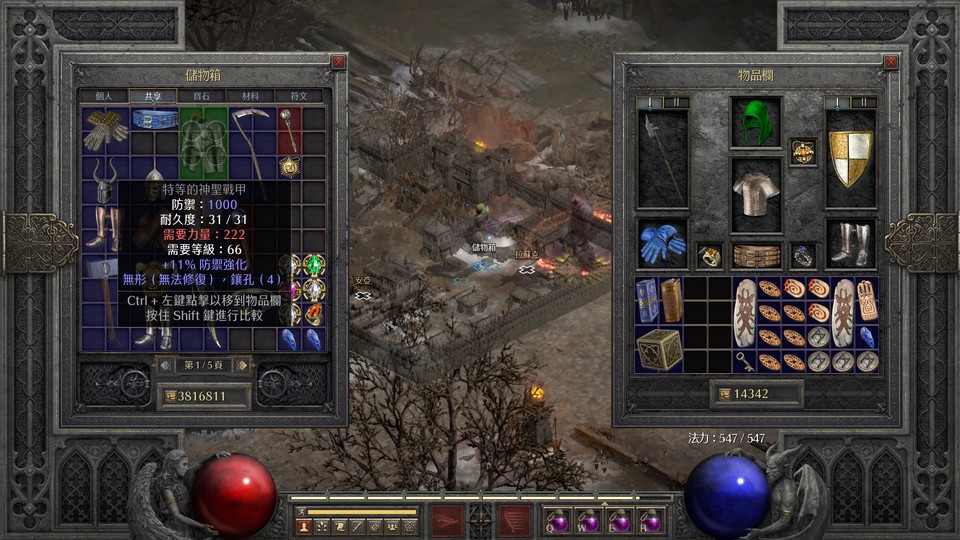Close the inventory panel
Viewport: 960px width, 540px height.
click(891, 62)
